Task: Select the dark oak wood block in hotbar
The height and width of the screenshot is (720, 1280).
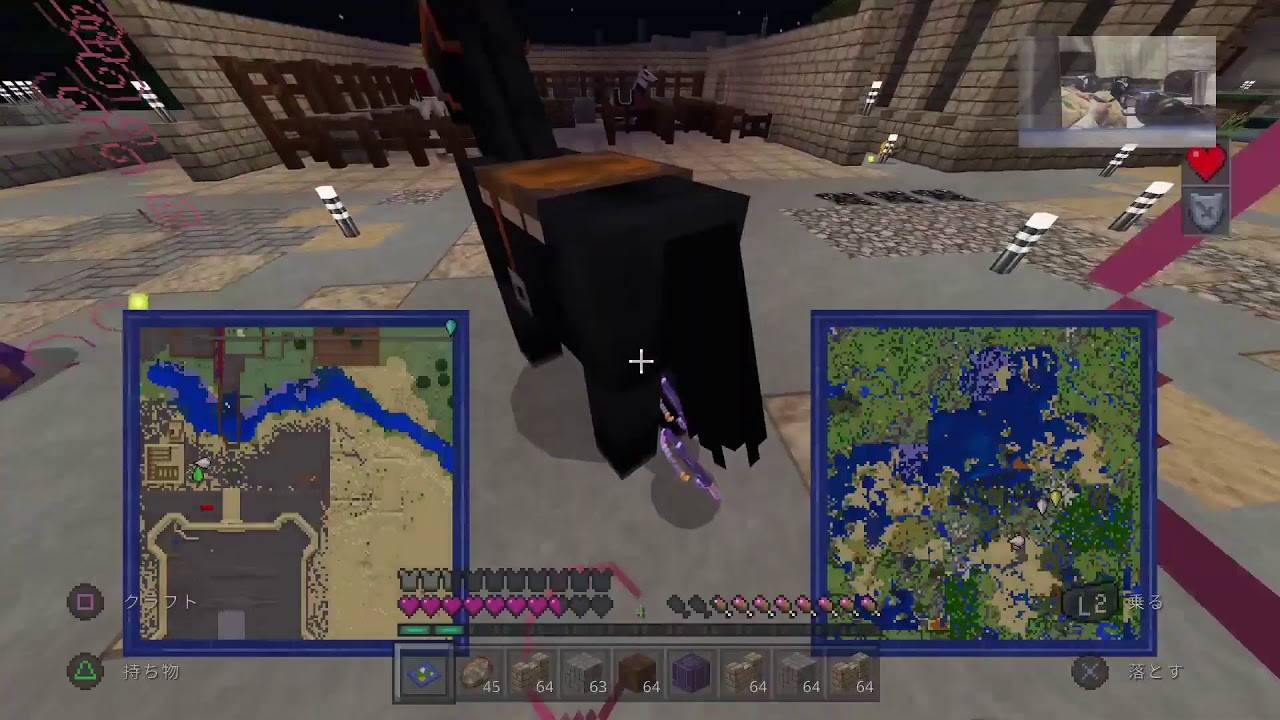Action: [638, 673]
